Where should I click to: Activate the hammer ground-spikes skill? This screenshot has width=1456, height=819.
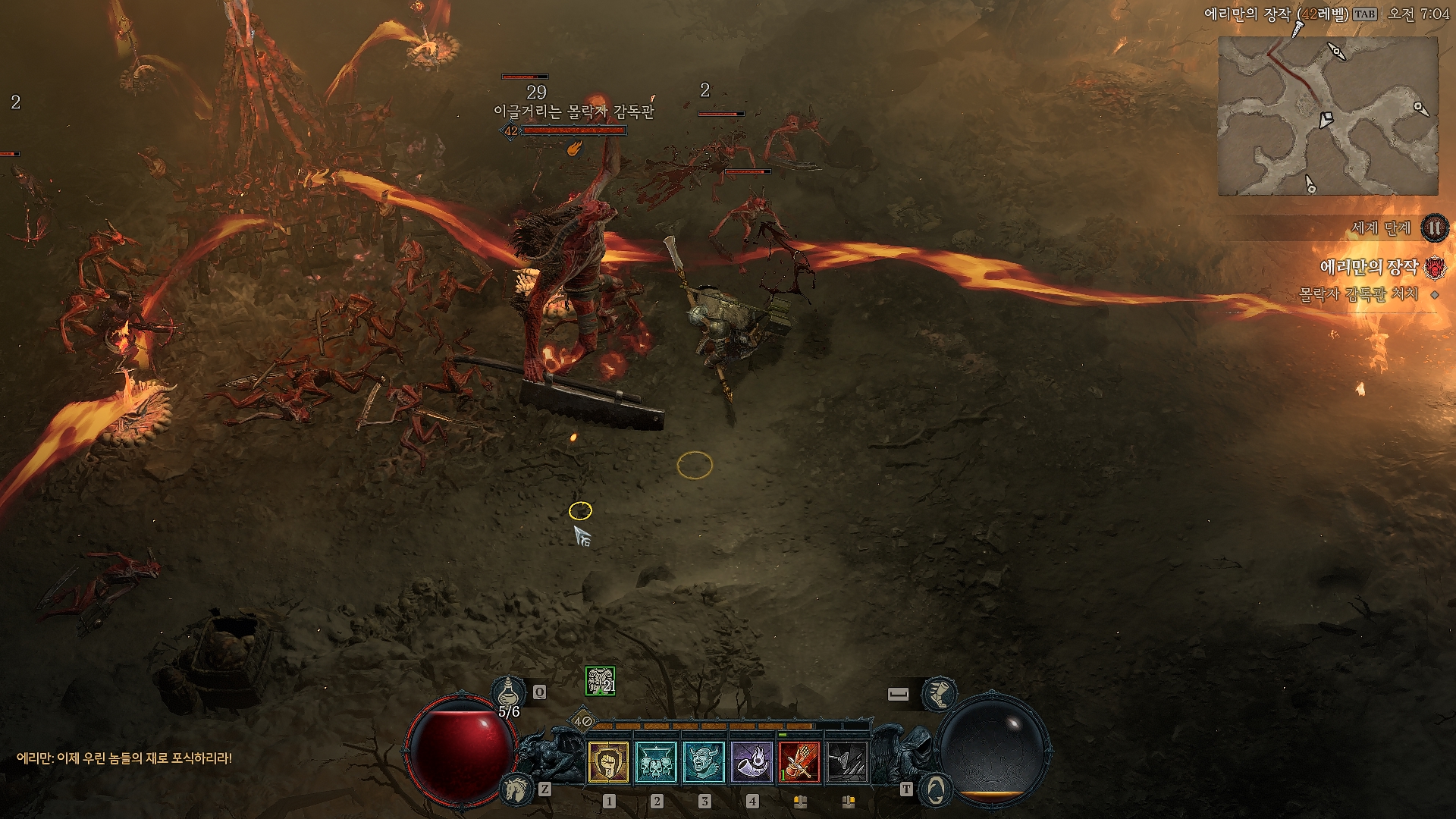tap(847, 761)
